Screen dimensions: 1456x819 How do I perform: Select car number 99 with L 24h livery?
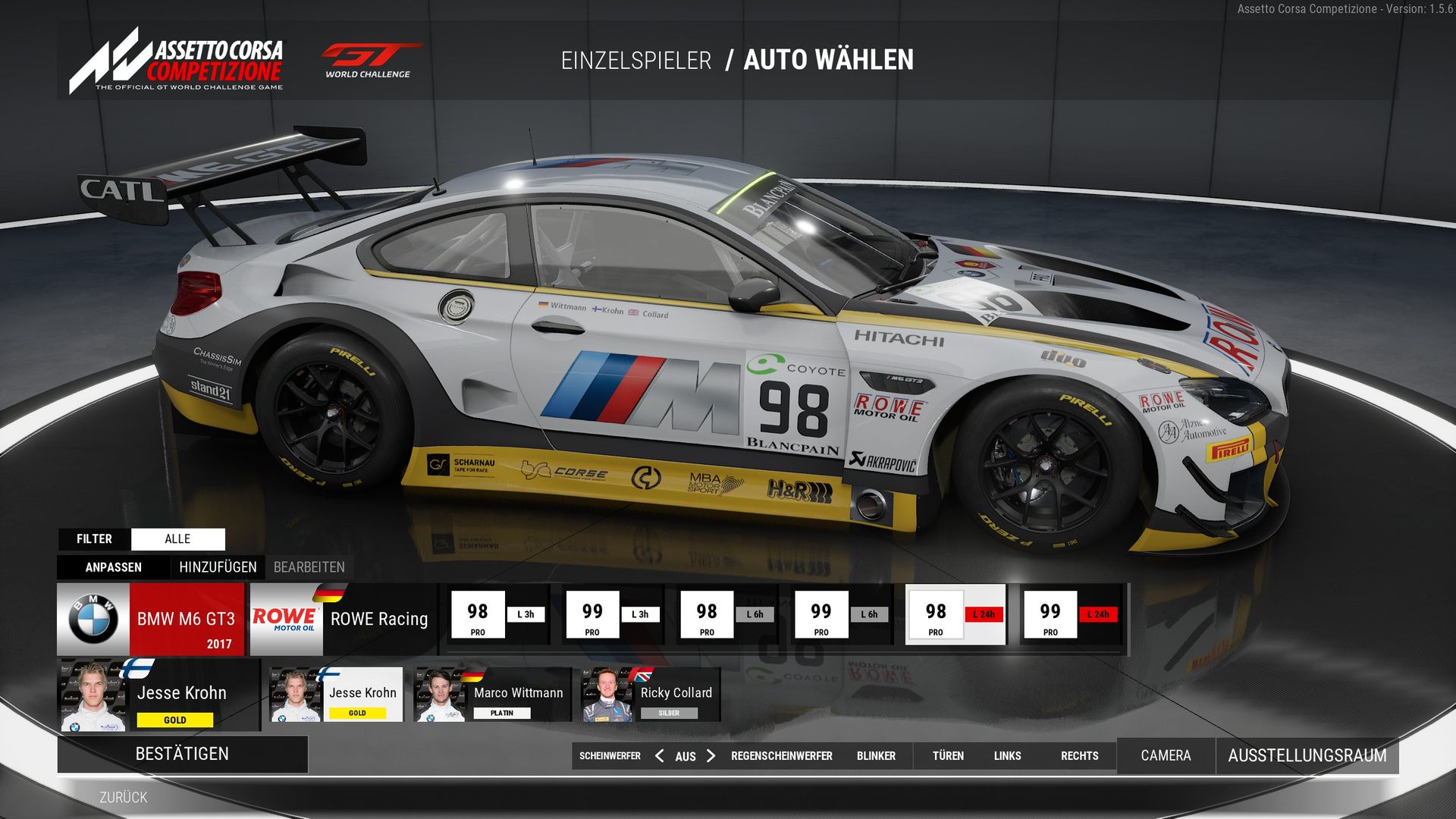pyautogui.click(x=1070, y=614)
